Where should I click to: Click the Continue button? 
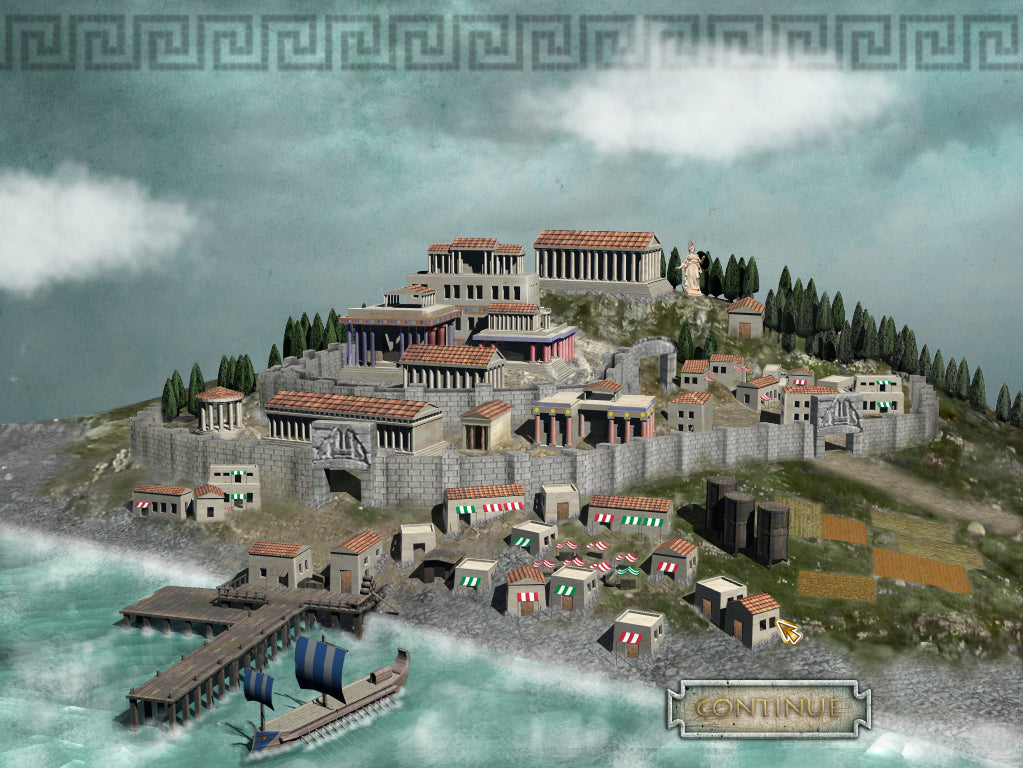click(x=768, y=708)
